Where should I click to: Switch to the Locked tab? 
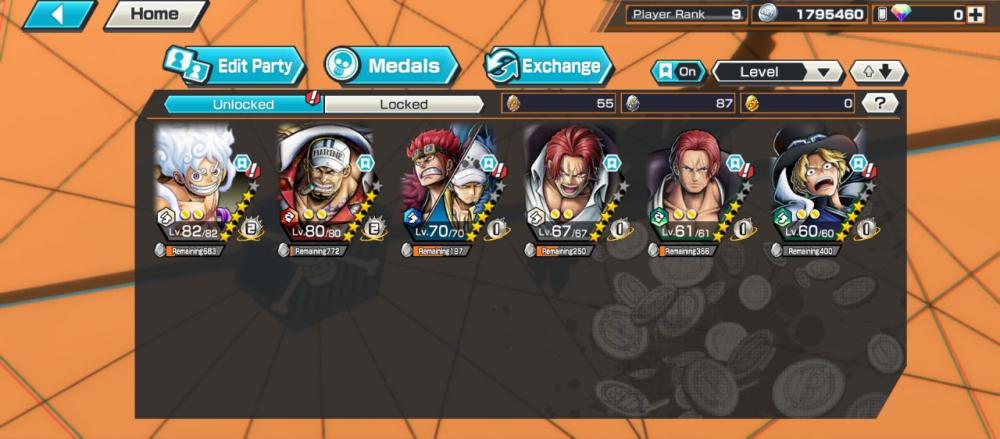(404, 103)
